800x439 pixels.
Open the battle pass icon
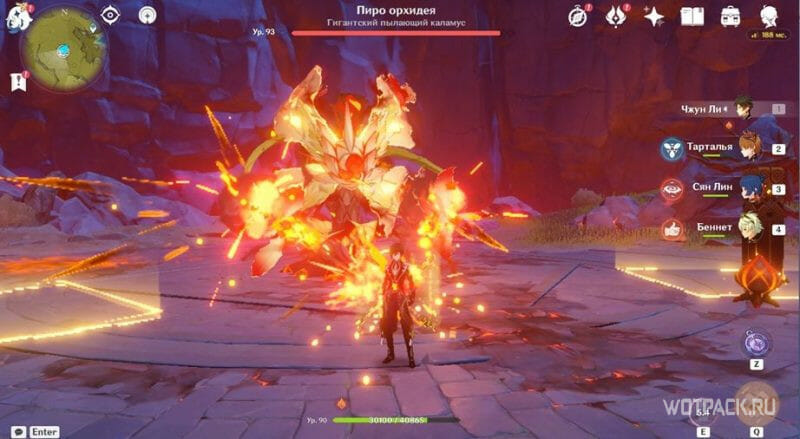point(617,16)
